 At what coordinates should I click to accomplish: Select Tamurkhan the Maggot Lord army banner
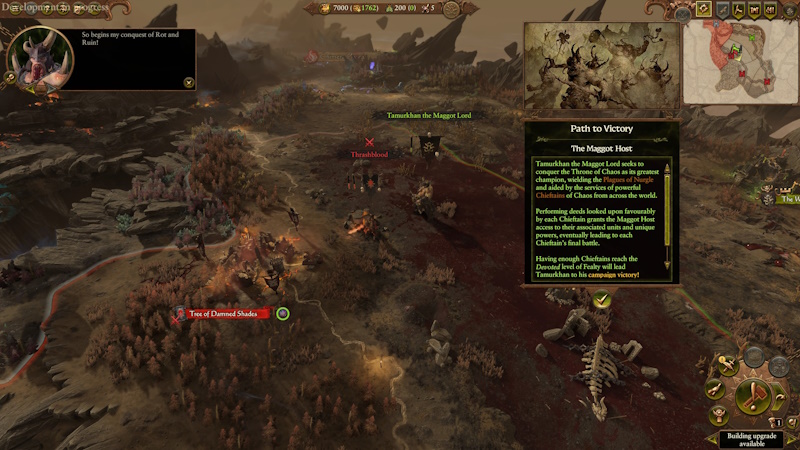[429, 145]
